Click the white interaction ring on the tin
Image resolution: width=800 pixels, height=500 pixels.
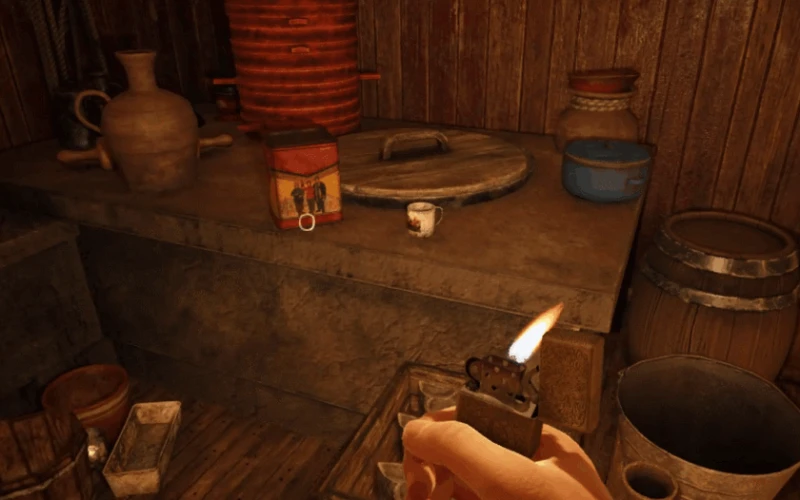pos(306,221)
